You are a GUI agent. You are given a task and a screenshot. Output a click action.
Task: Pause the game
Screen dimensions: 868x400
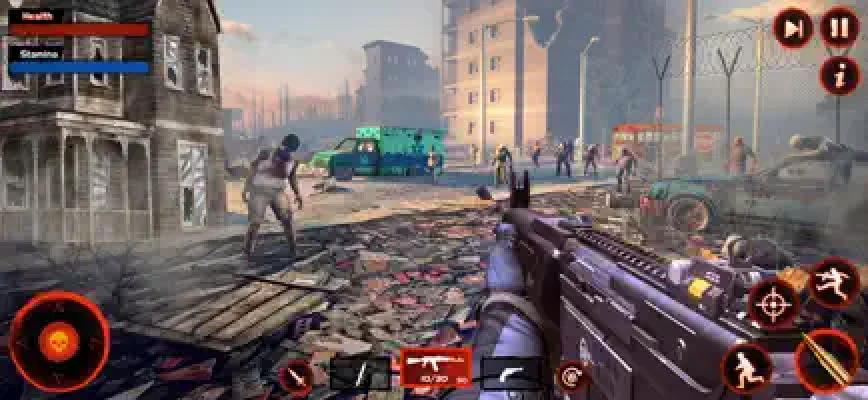click(x=838, y=28)
